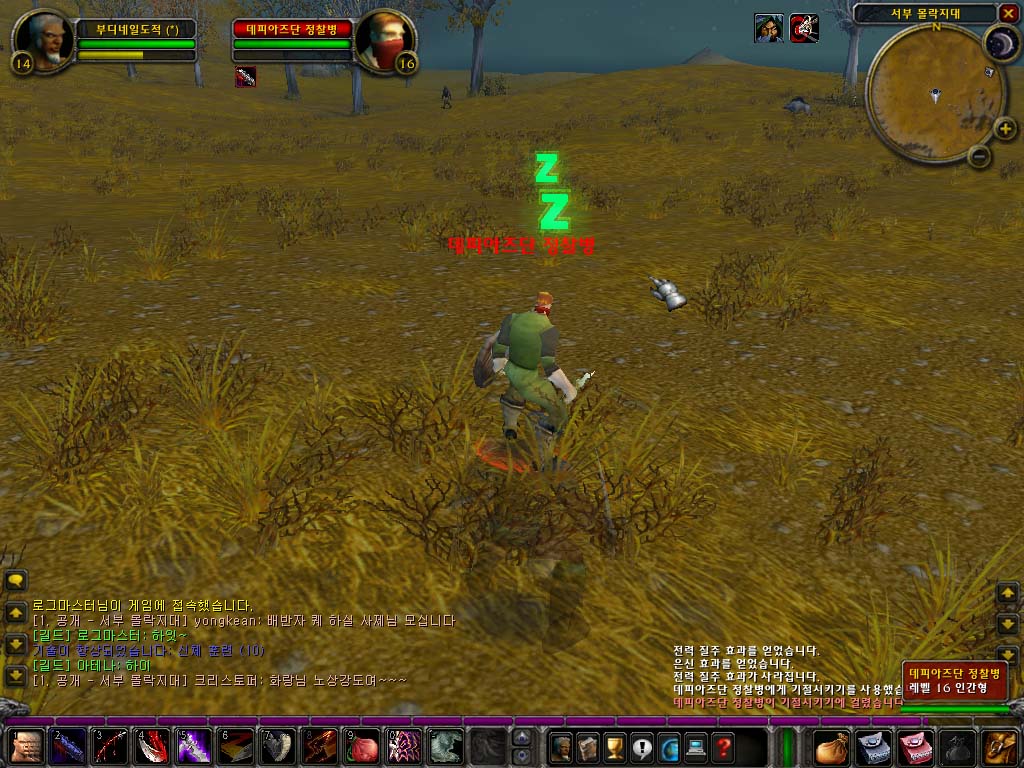Open the world map globe button
The width and height of the screenshot is (1024, 768).
[669, 746]
